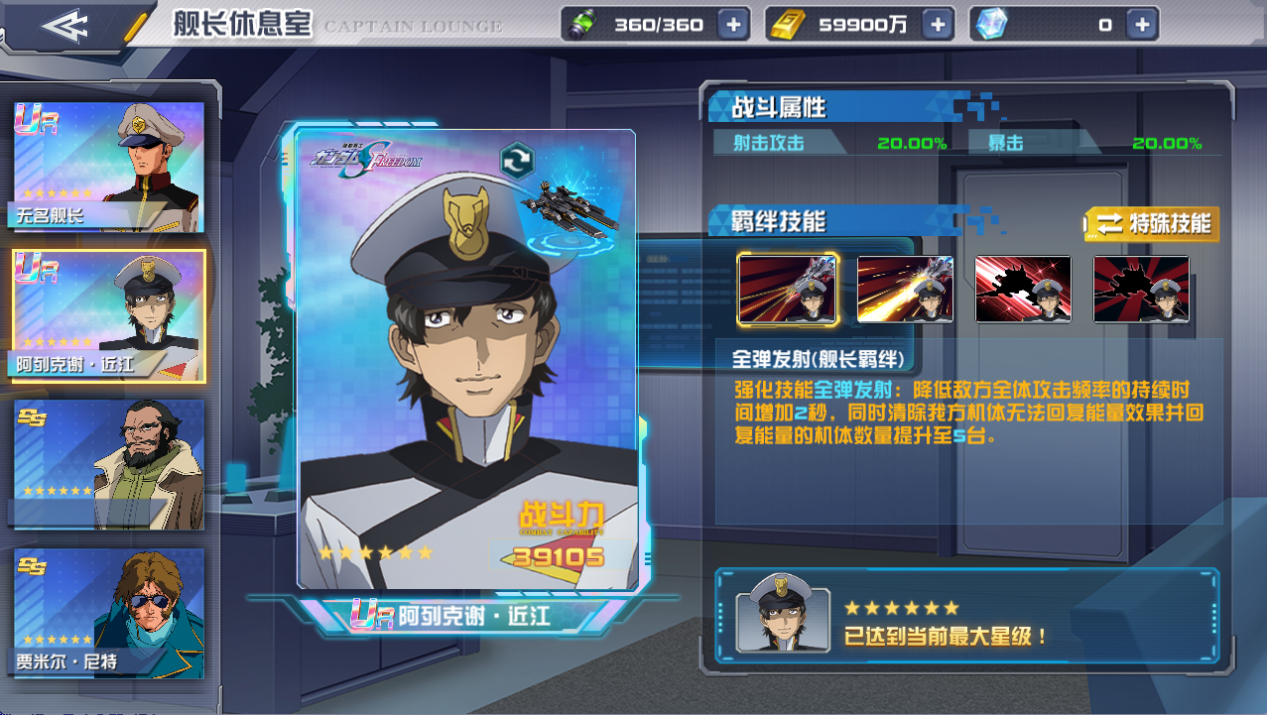Choose the bearded SS captain card
This screenshot has width=1267, height=715.
[109, 464]
